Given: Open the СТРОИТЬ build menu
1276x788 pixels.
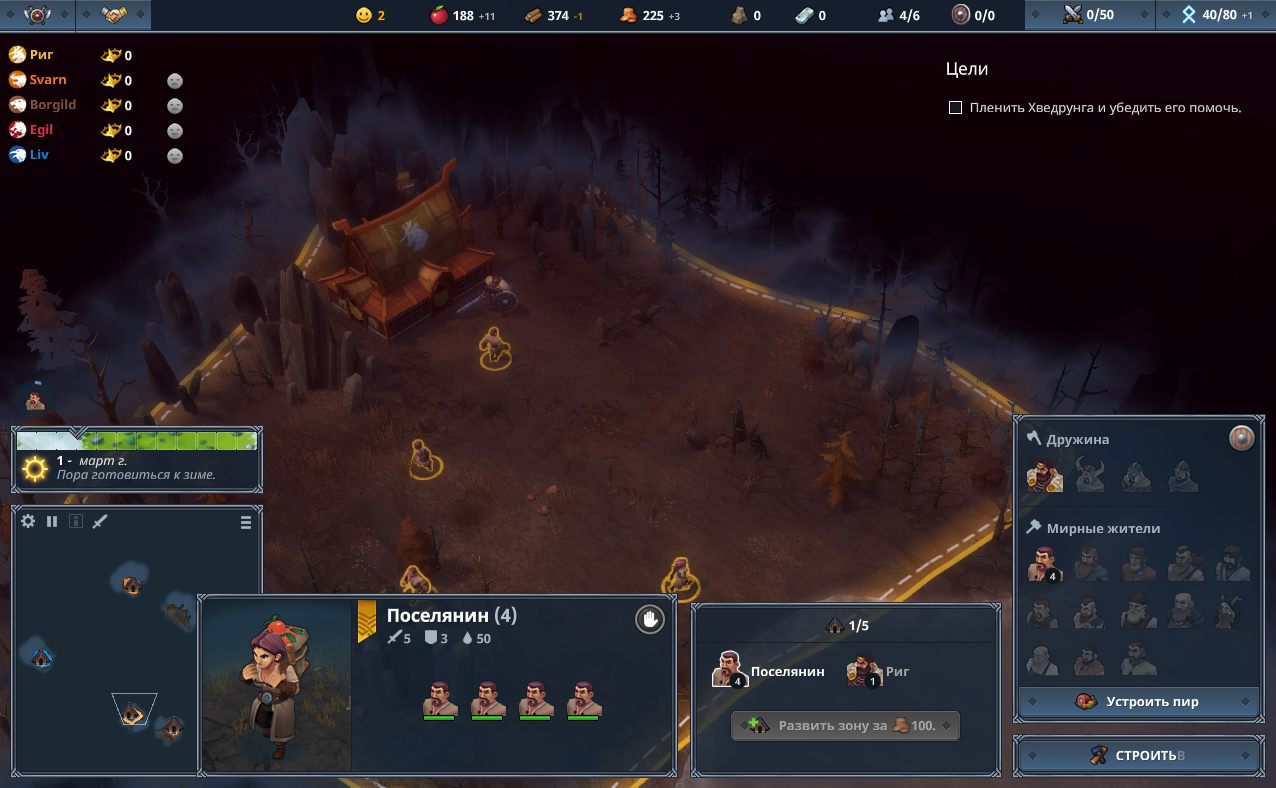Looking at the screenshot, I should [x=1137, y=755].
